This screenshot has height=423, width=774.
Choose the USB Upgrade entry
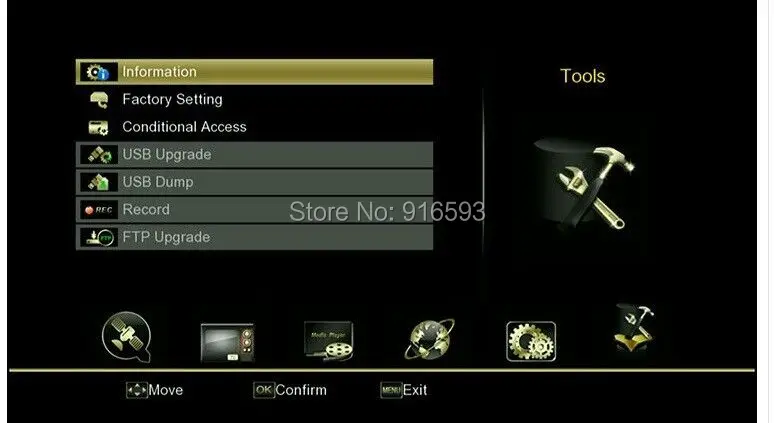[x=254, y=155]
